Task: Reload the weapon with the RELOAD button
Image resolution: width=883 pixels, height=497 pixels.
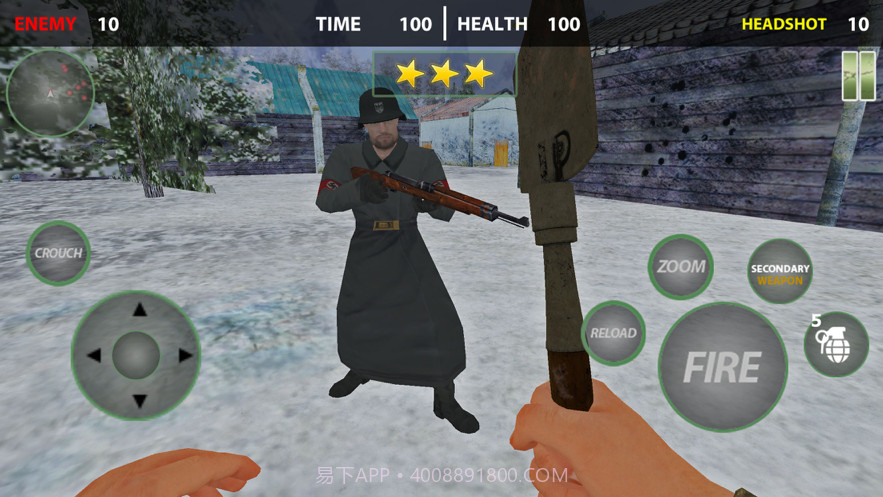Action: (613, 333)
